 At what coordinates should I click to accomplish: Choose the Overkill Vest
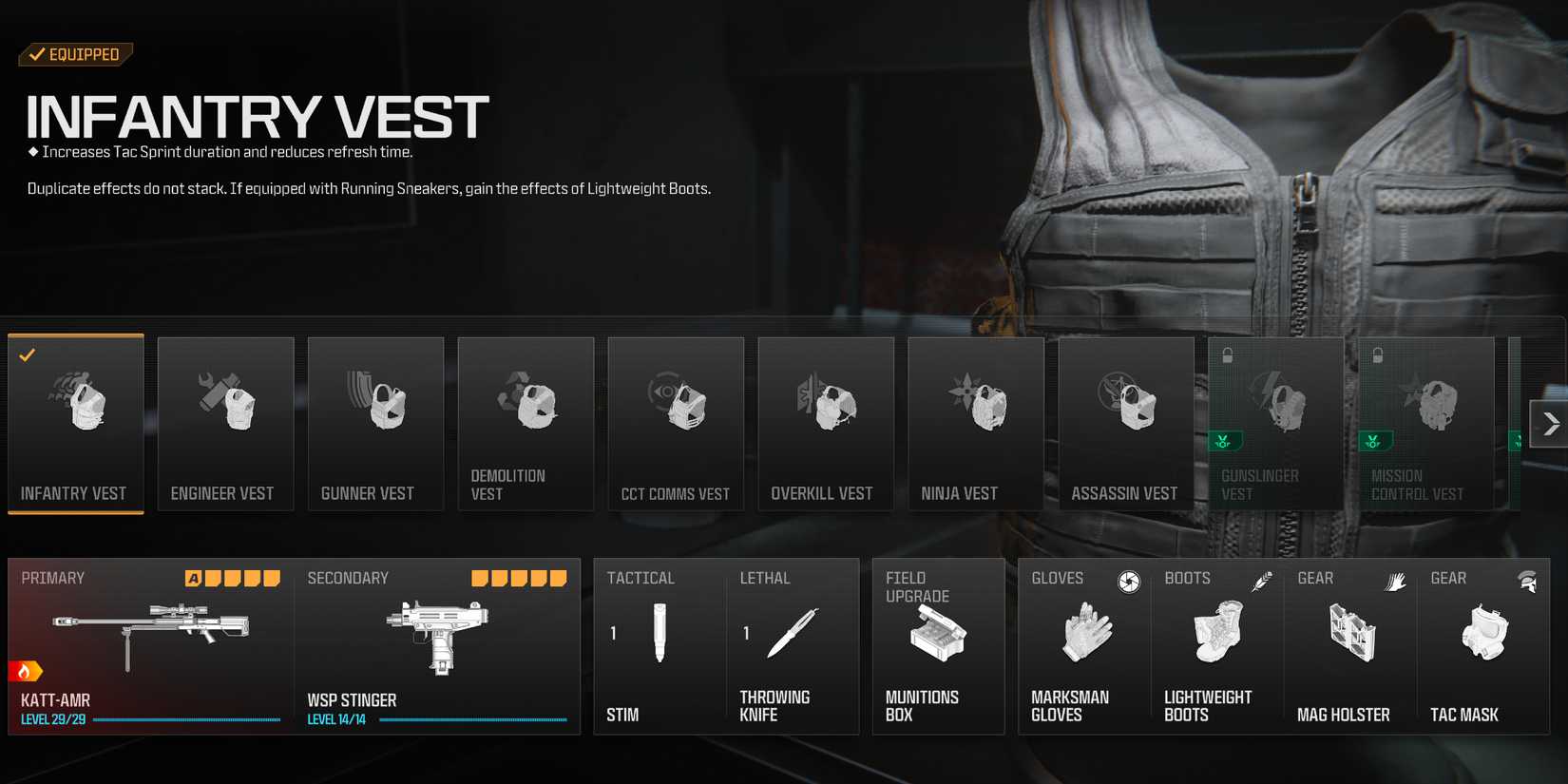click(826, 423)
